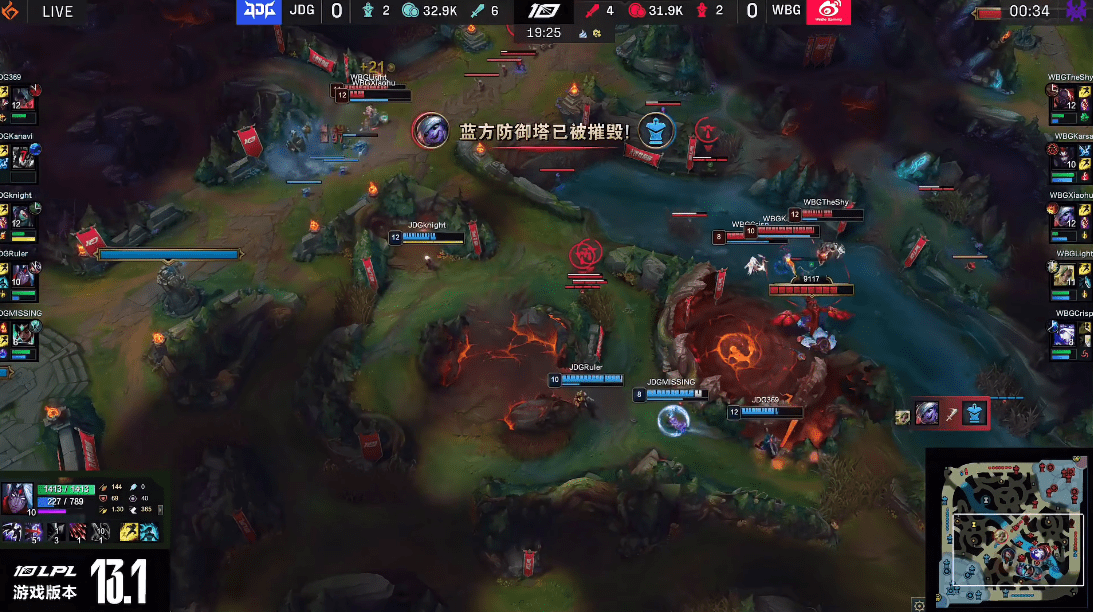This screenshot has height=612, width=1093.
Task: Click the red arrow volley ability icon
Action: pyautogui.click(x=79, y=532)
